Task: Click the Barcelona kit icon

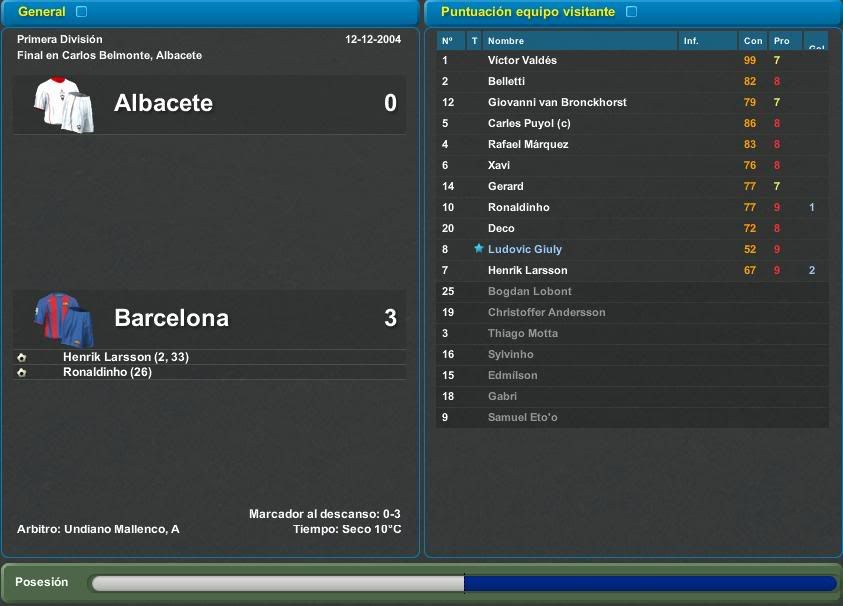Action: click(64, 318)
